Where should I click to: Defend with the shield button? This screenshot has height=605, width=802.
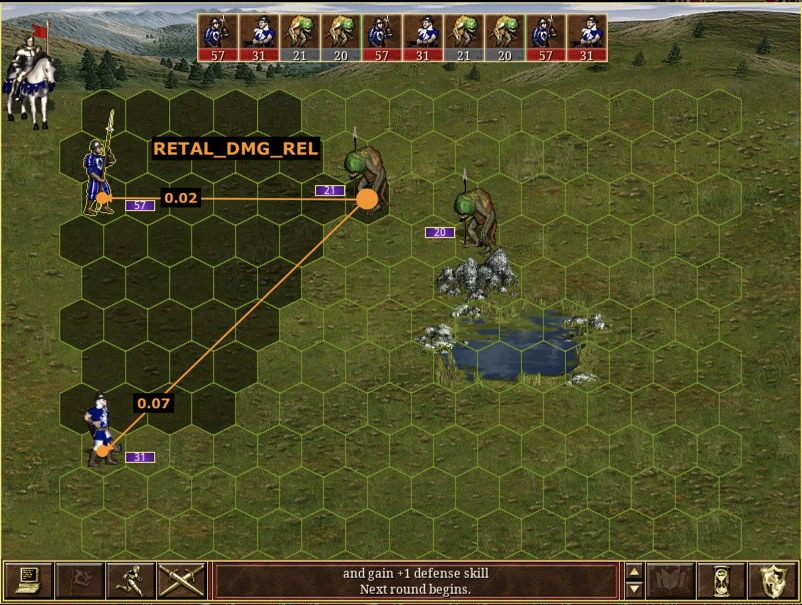(772, 580)
